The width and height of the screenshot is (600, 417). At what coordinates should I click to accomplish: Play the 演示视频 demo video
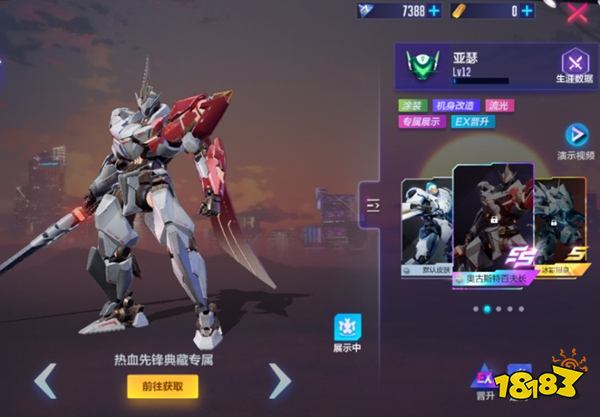(x=577, y=141)
